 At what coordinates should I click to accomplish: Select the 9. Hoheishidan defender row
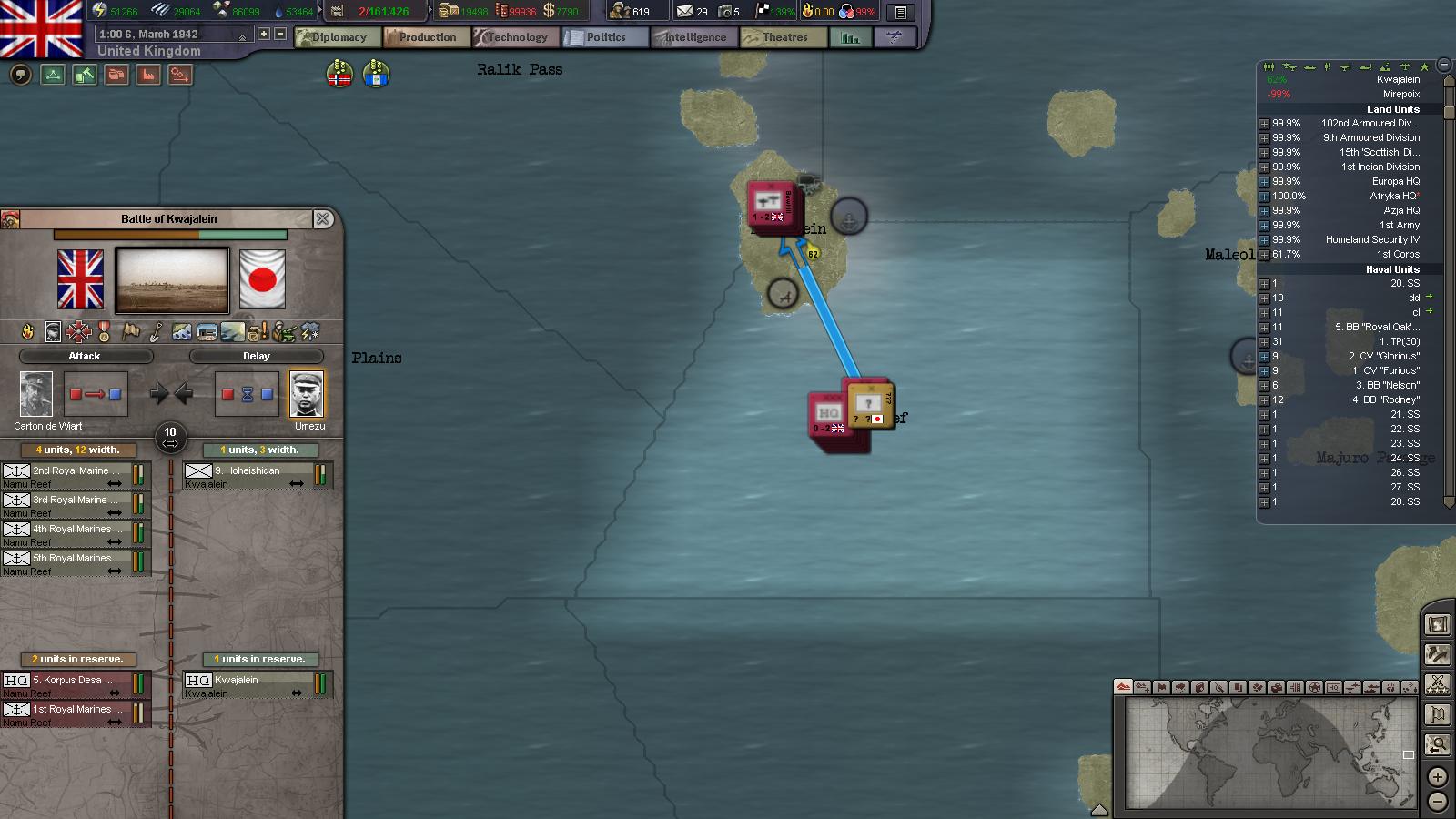click(258, 474)
